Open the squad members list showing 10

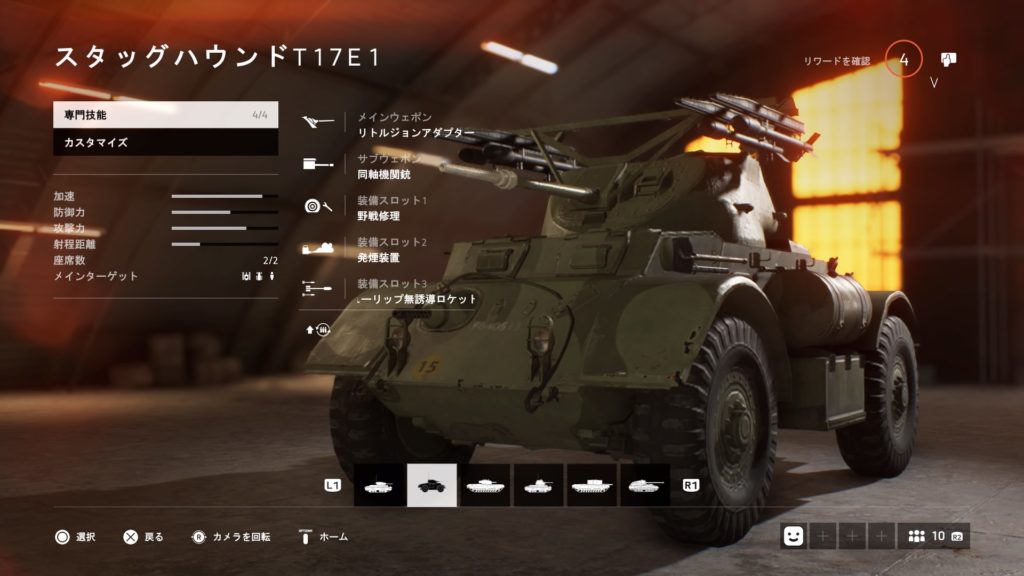(x=931, y=536)
